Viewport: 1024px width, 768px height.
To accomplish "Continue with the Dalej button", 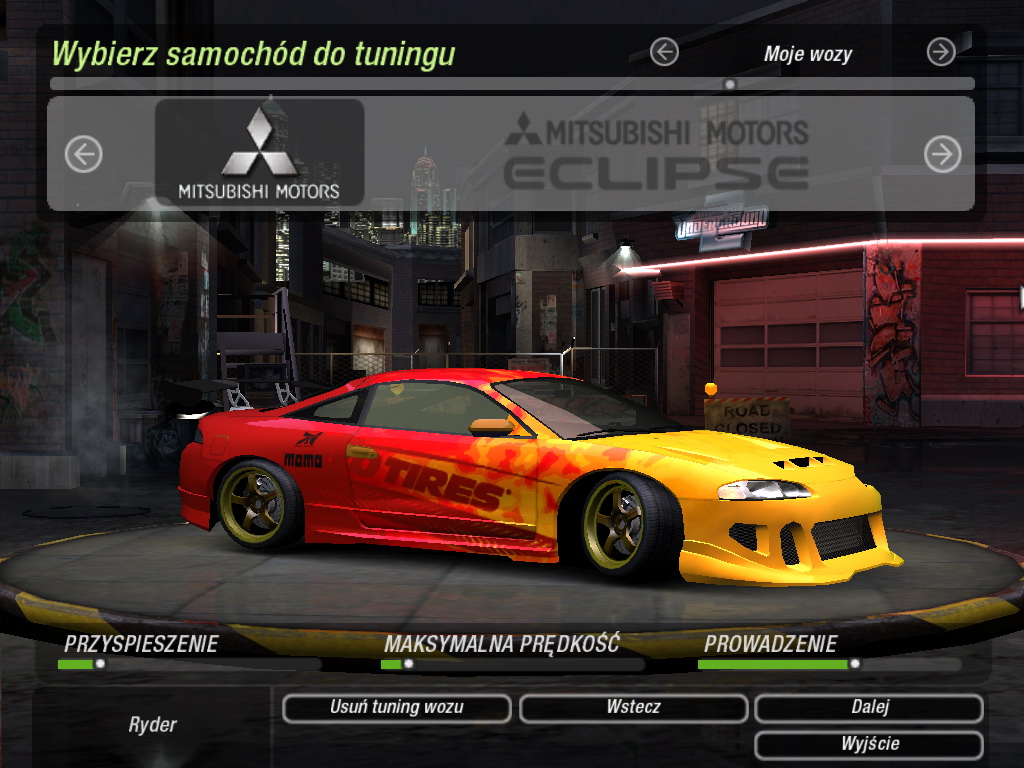I will [x=869, y=708].
